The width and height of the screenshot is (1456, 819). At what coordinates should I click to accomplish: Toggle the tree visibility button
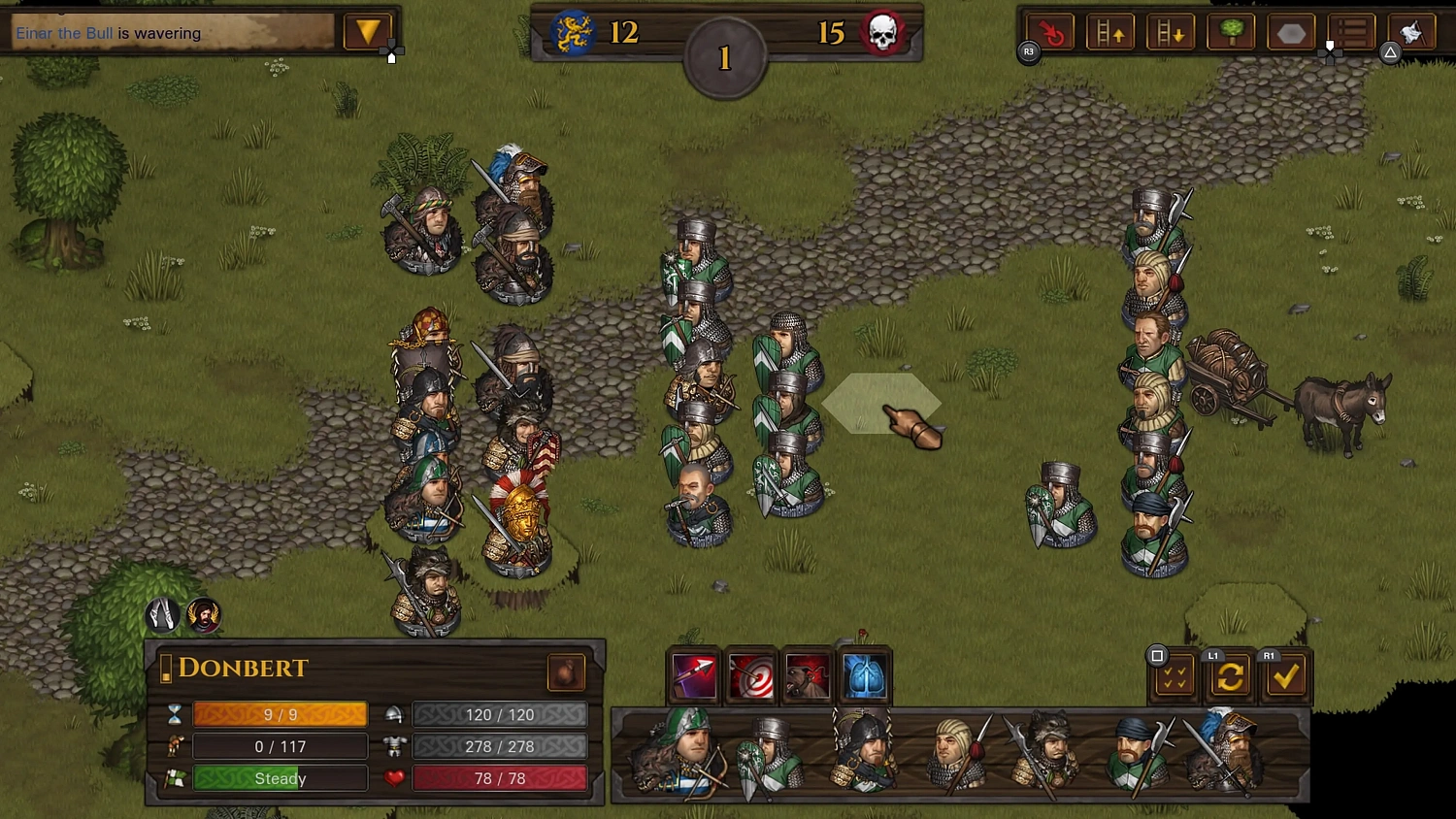[x=1231, y=33]
